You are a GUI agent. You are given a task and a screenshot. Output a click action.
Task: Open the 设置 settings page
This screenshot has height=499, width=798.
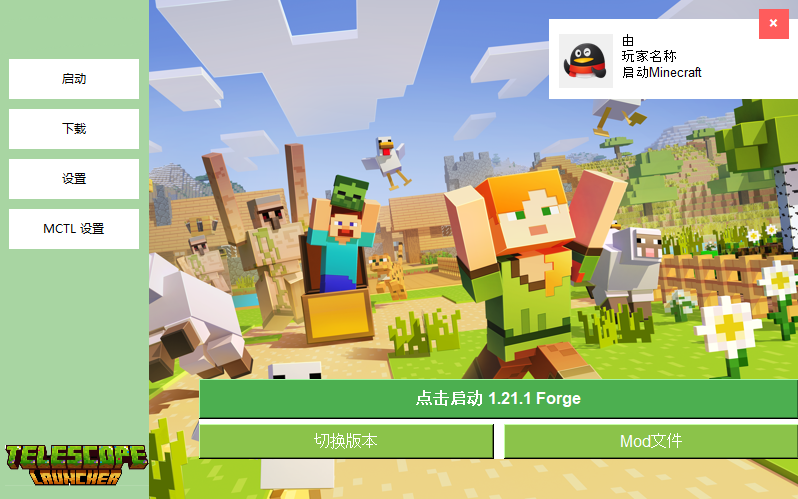click(x=74, y=179)
